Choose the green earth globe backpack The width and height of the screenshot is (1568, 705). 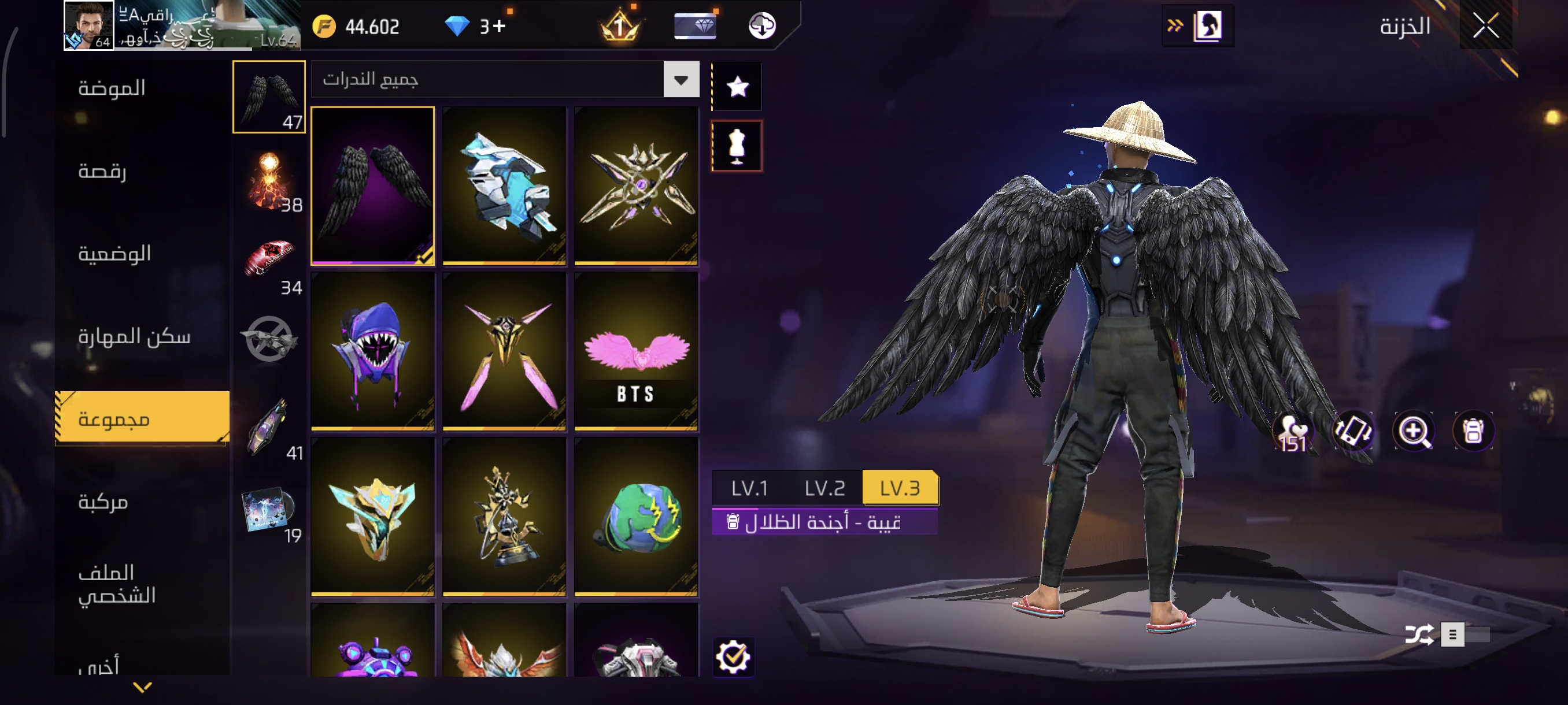[636, 517]
